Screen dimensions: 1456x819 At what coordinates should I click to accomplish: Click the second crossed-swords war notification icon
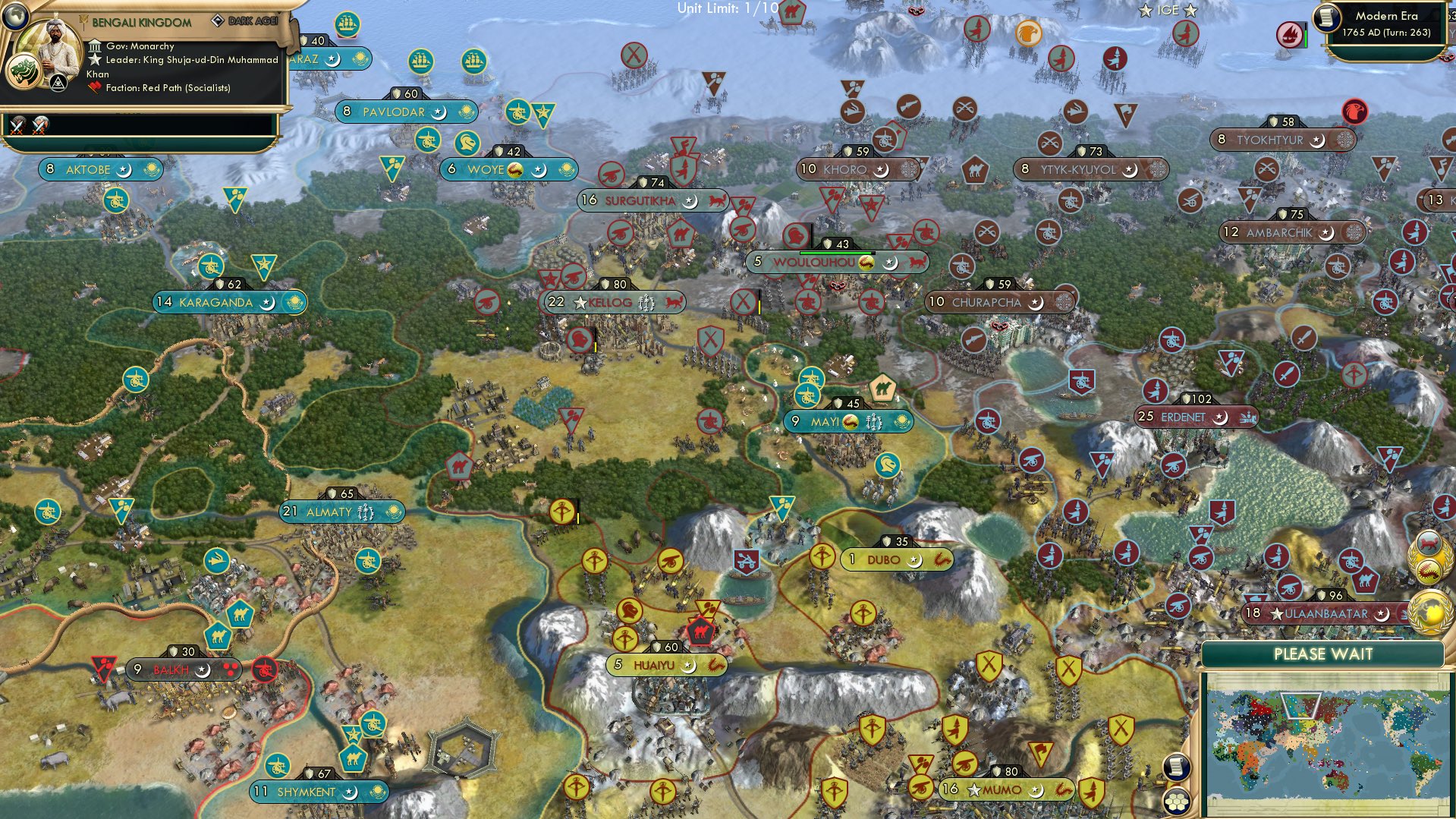click(39, 126)
